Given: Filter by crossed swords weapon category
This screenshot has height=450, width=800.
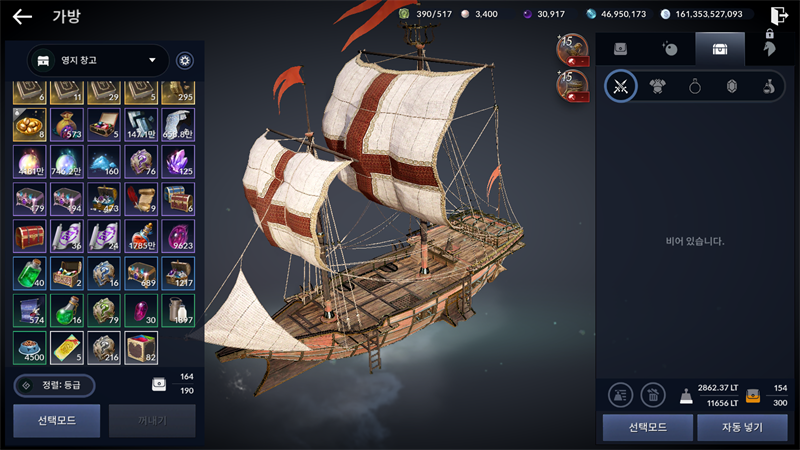Looking at the screenshot, I should pos(620,86).
